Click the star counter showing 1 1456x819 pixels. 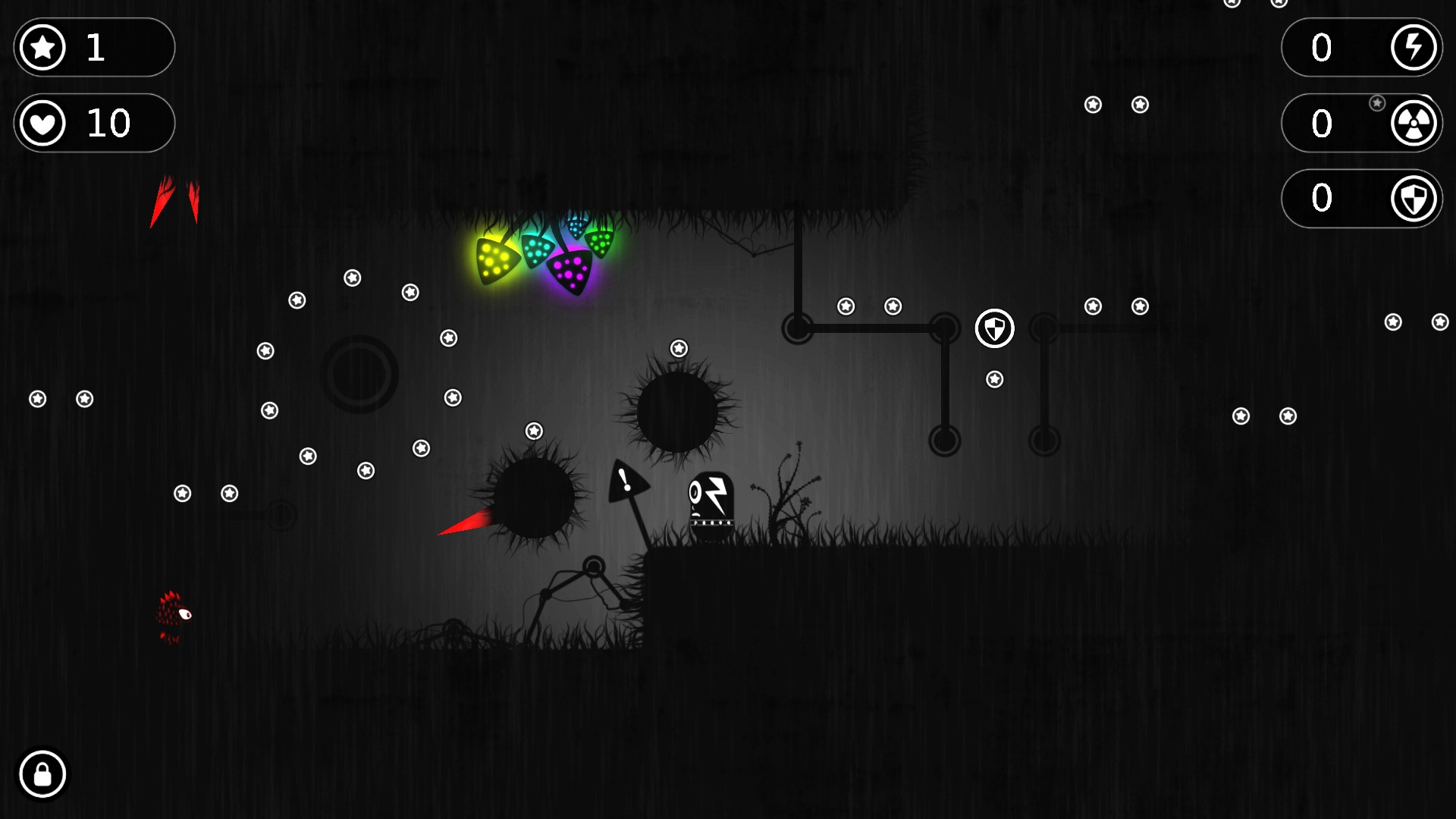pyautogui.click(x=96, y=47)
